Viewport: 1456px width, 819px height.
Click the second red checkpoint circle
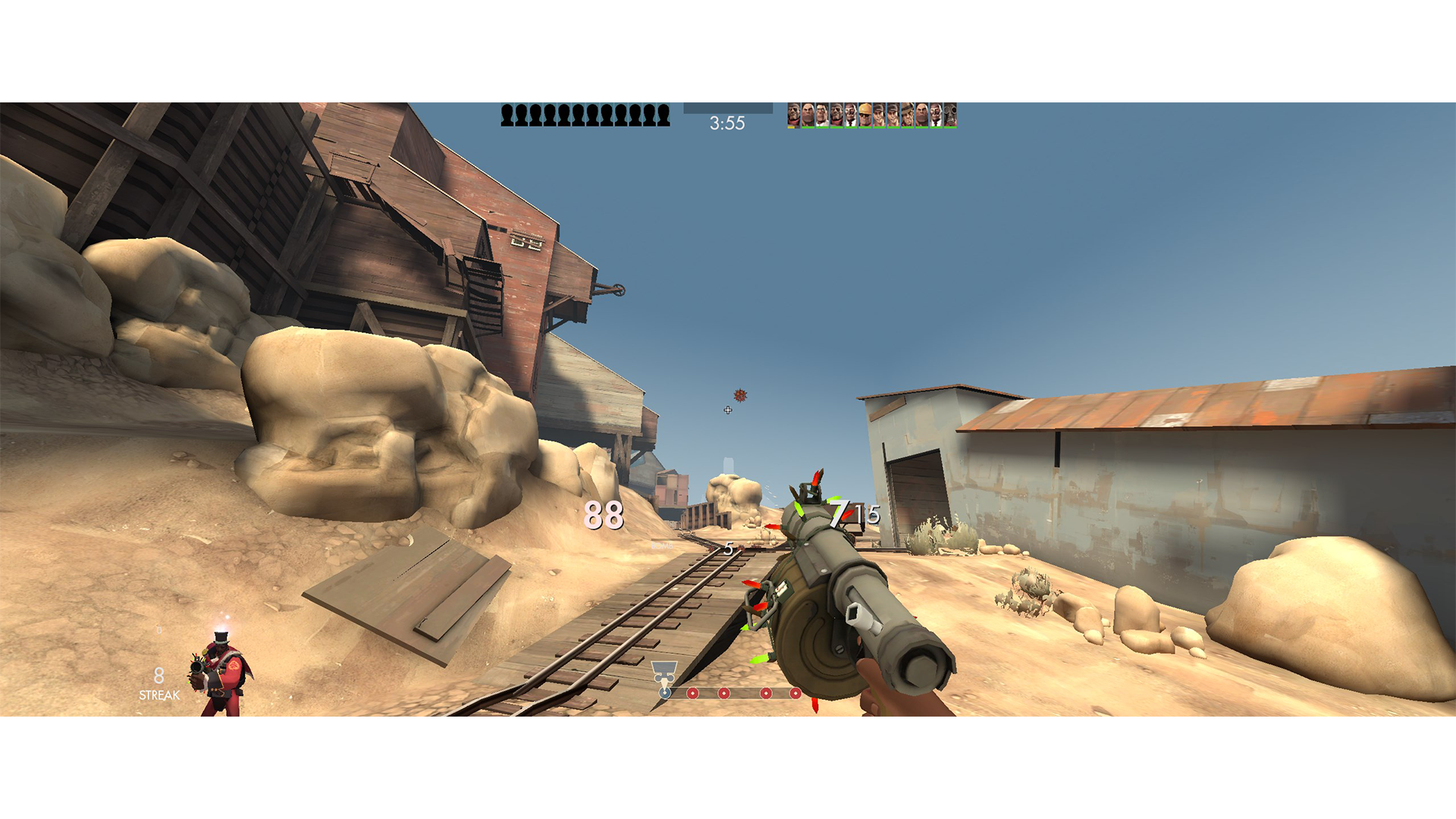[x=723, y=693]
